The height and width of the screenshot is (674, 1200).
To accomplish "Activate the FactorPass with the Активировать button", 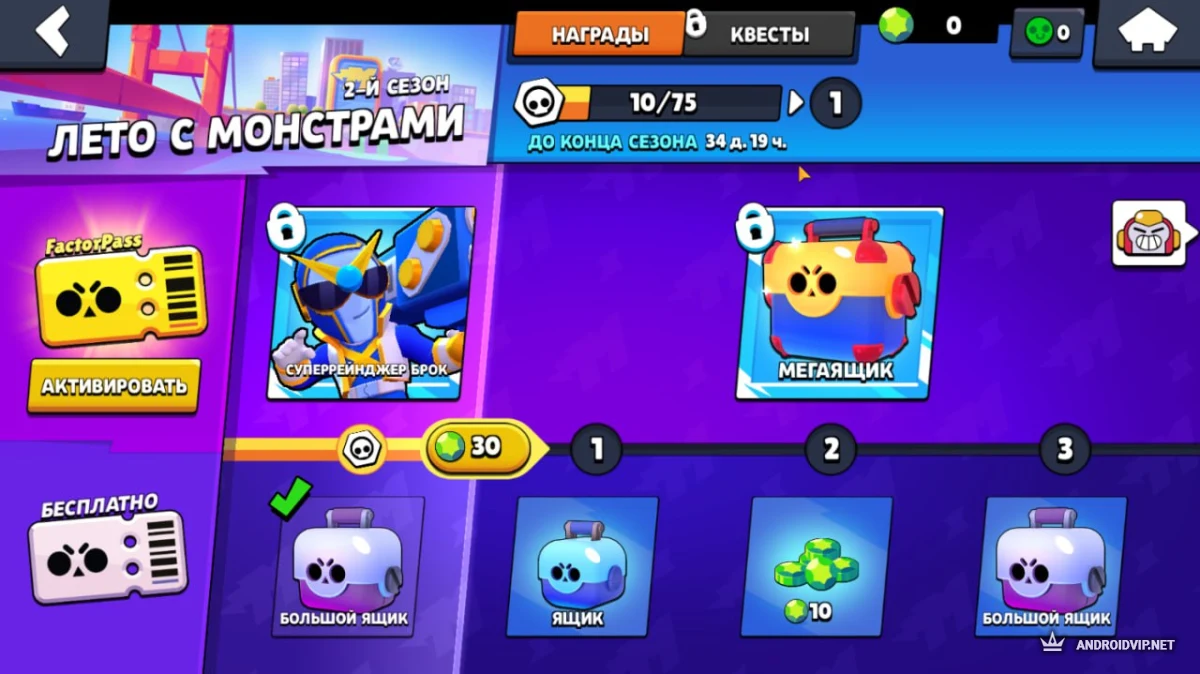I will [114, 386].
